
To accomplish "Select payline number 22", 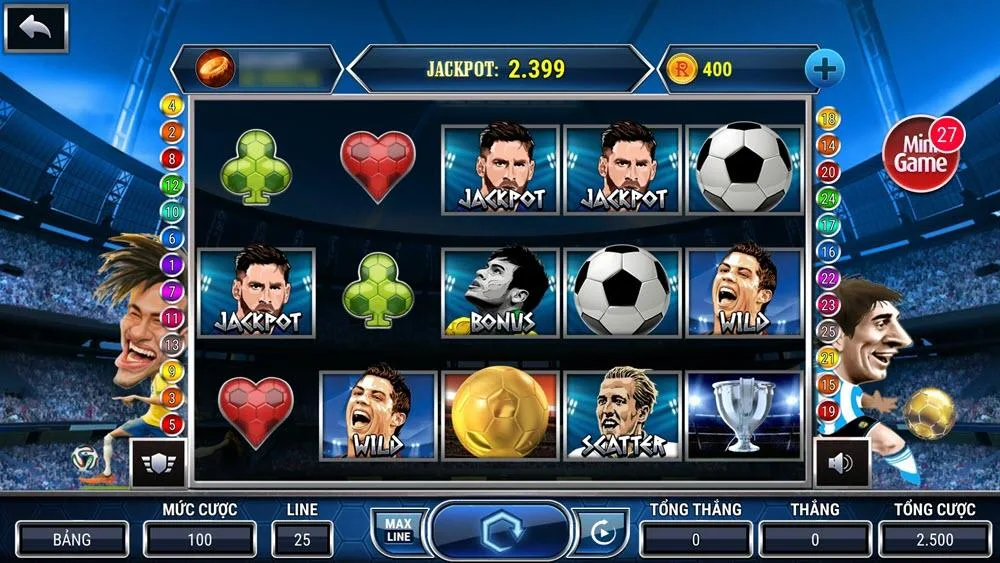I will (x=828, y=278).
